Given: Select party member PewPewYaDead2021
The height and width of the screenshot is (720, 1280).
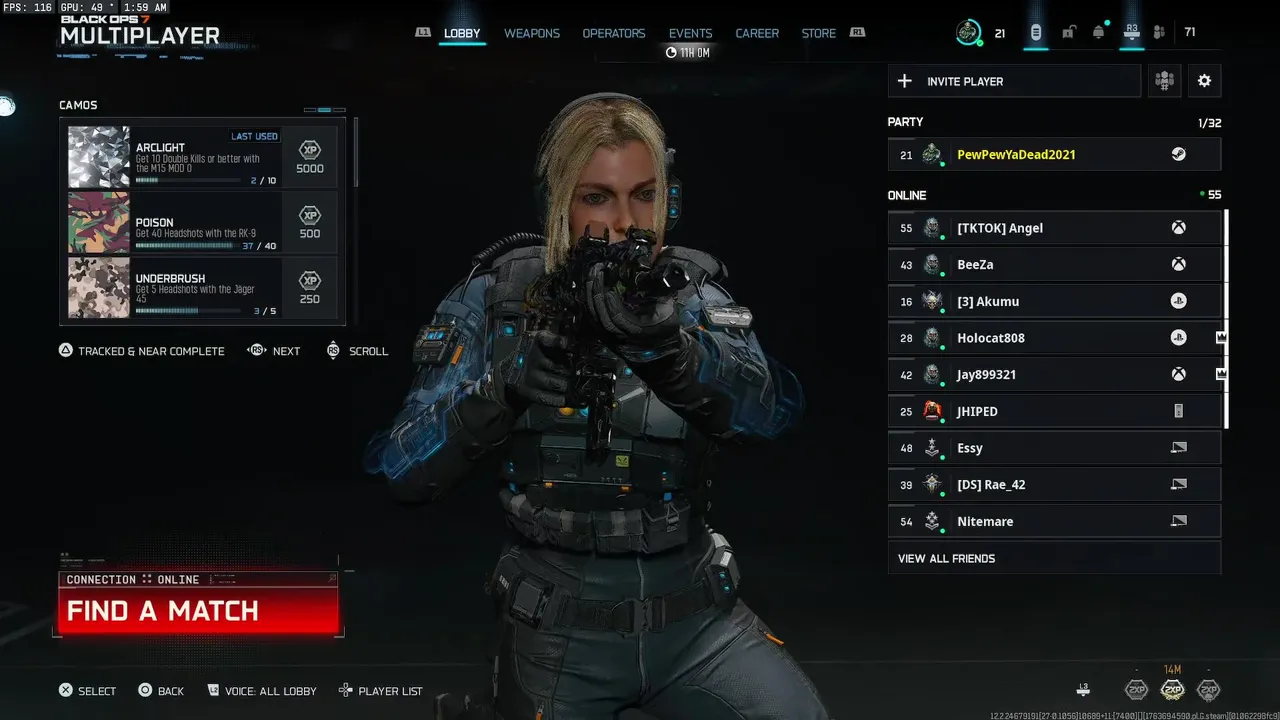Looking at the screenshot, I should [x=1054, y=155].
